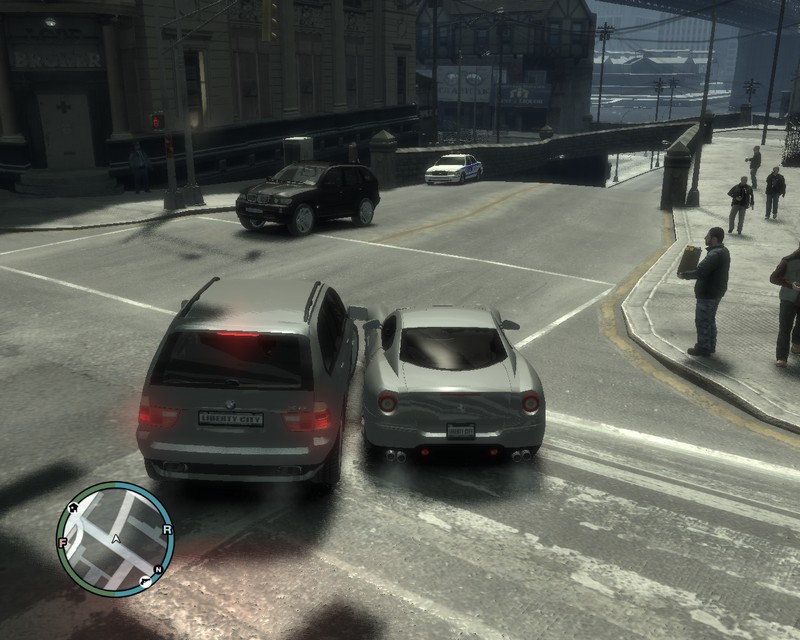The image size is (800, 640).
Task: Select the pink F marker on the radar
Action: 63,543
